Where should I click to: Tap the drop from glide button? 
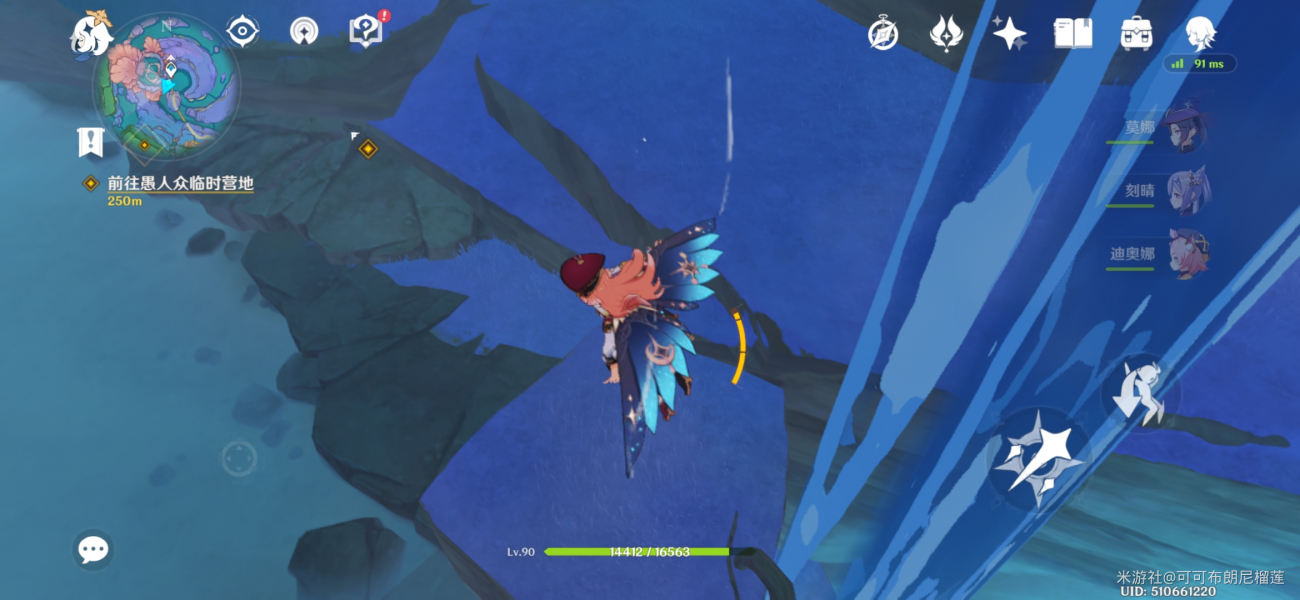[1141, 393]
